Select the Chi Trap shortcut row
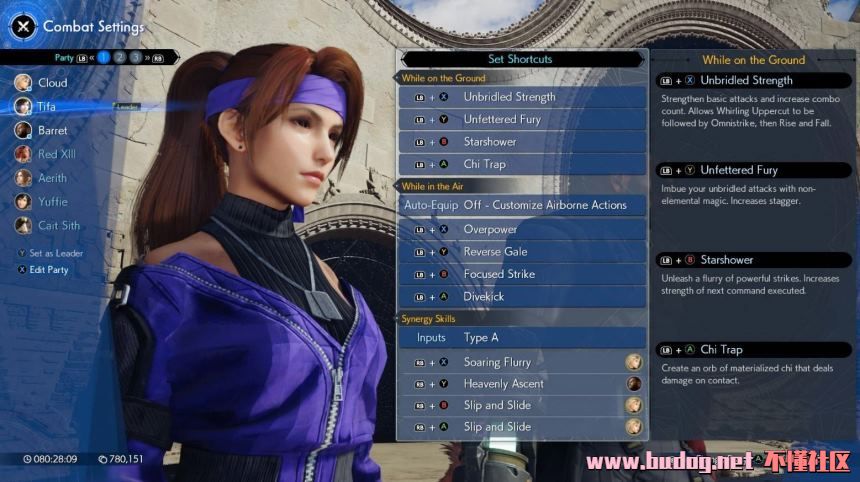The image size is (860, 482). (x=521, y=164)
